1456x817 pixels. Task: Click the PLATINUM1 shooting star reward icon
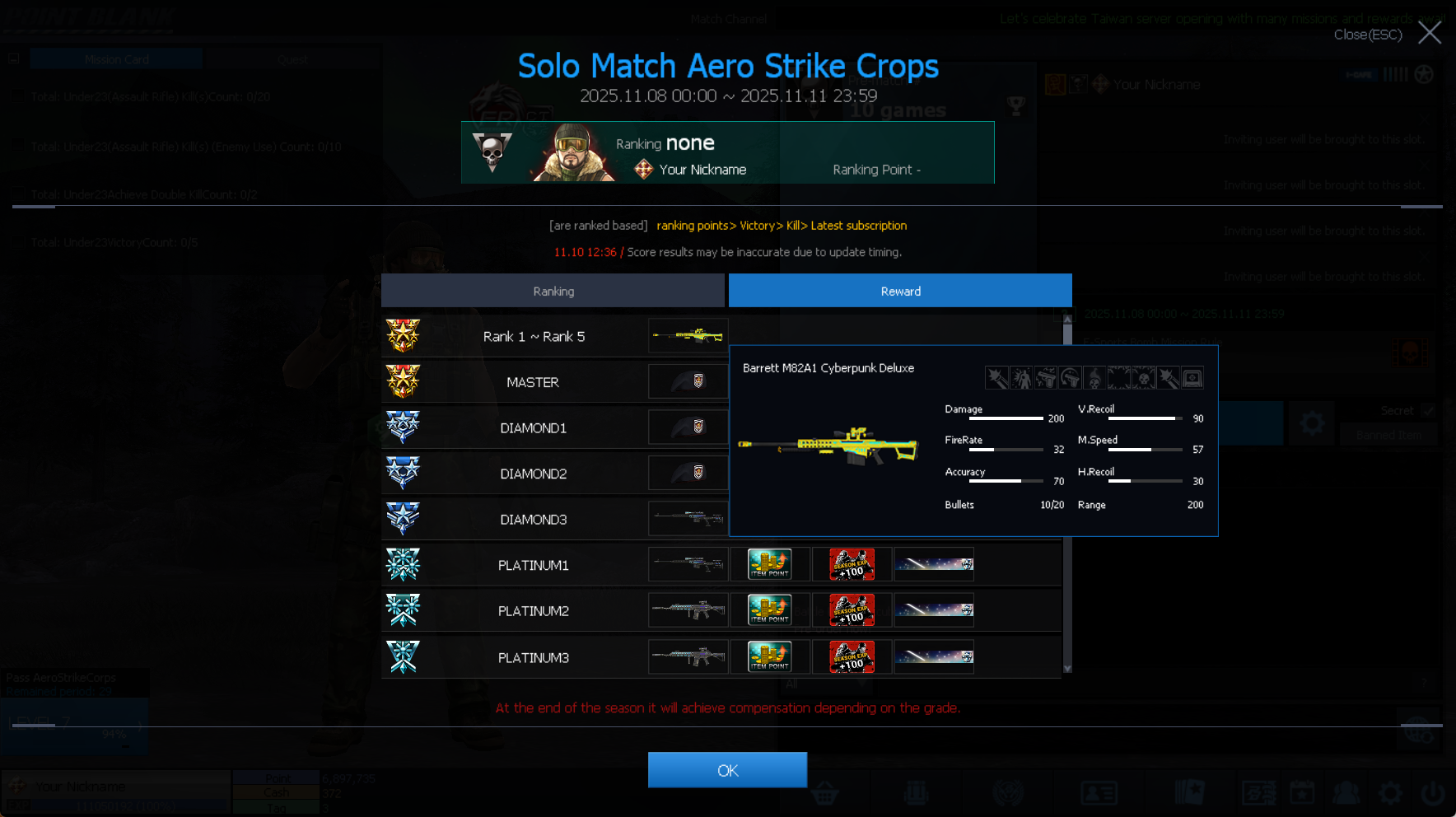tap(934, 565)
